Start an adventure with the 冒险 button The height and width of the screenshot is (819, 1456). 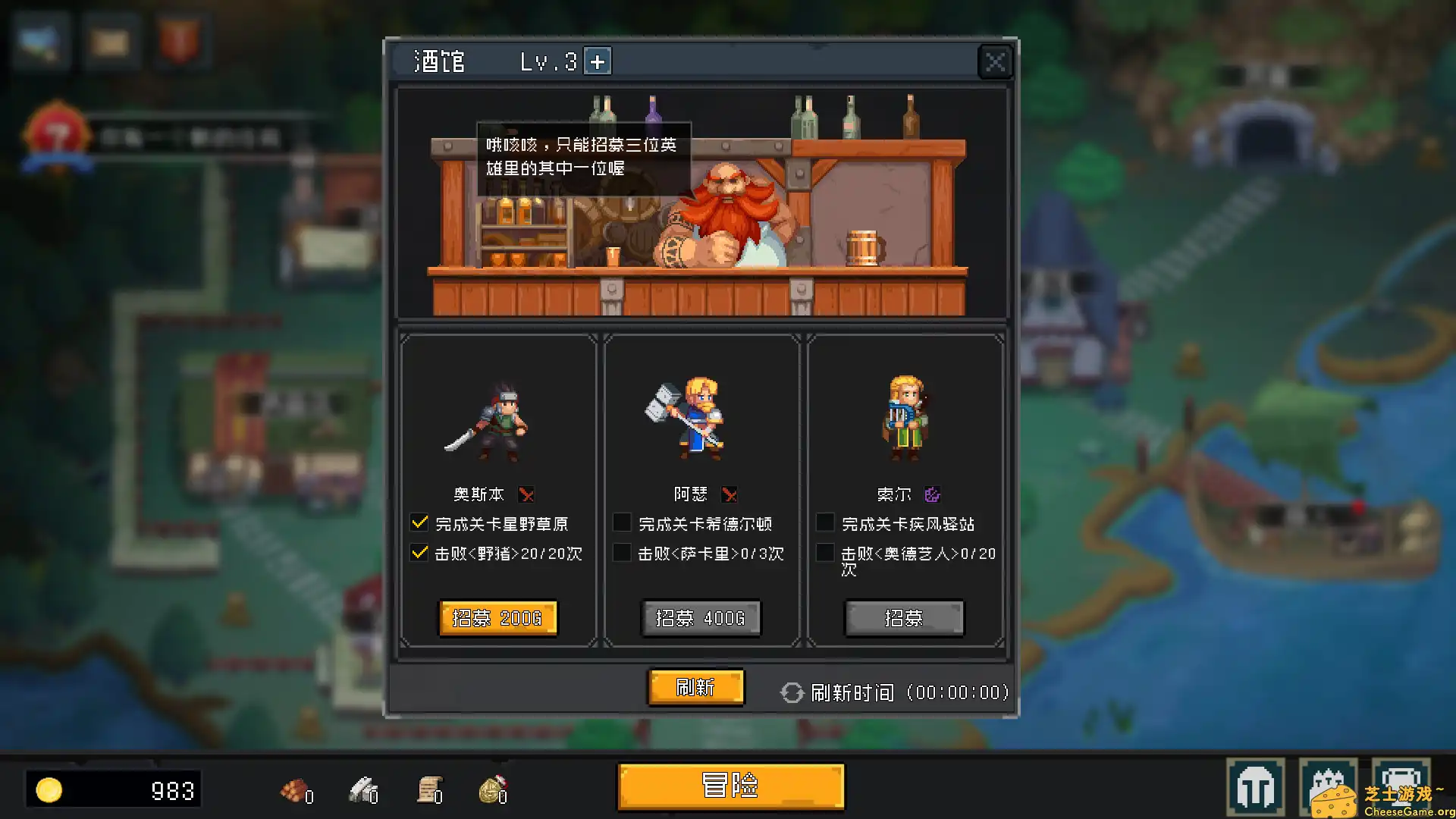tap(730, 786)
